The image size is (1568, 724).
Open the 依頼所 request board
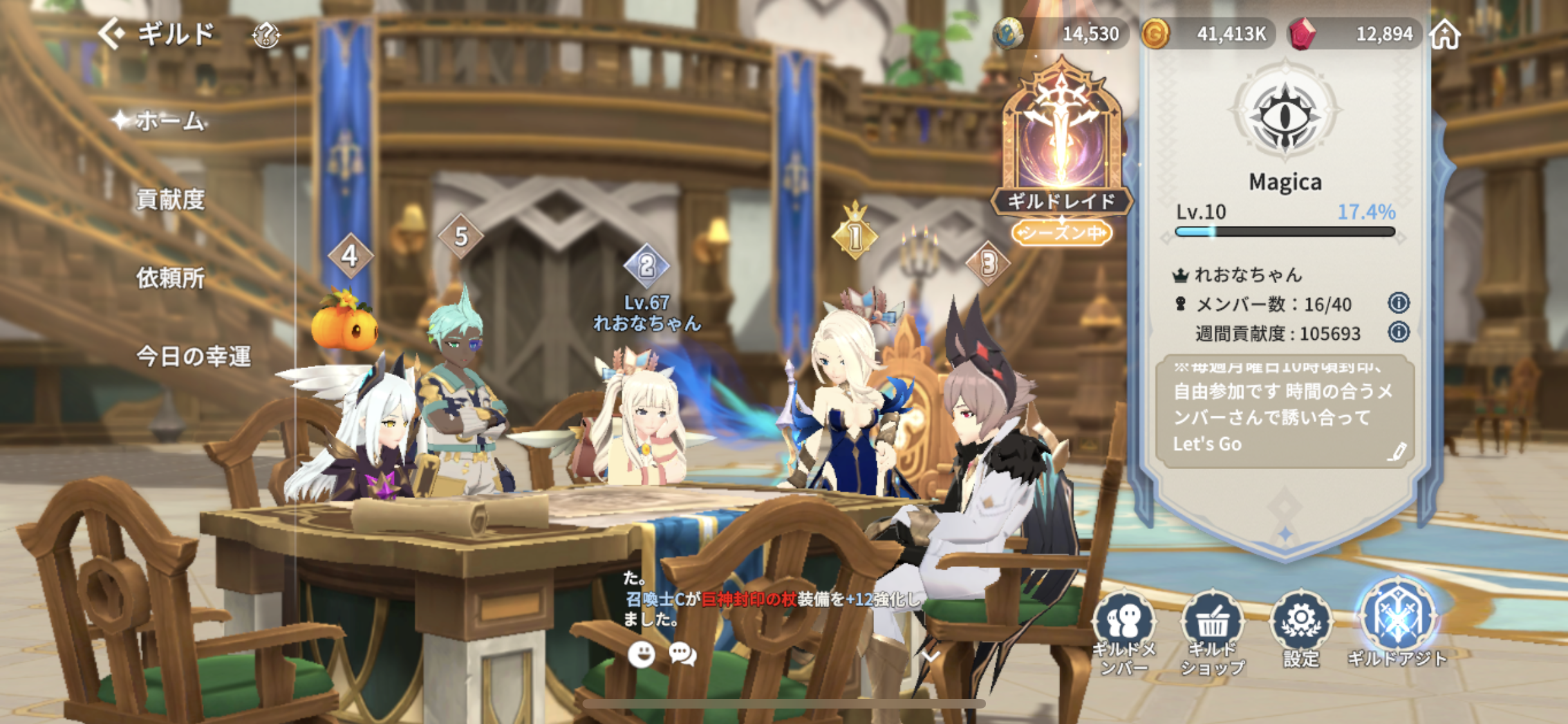point(171,279)
